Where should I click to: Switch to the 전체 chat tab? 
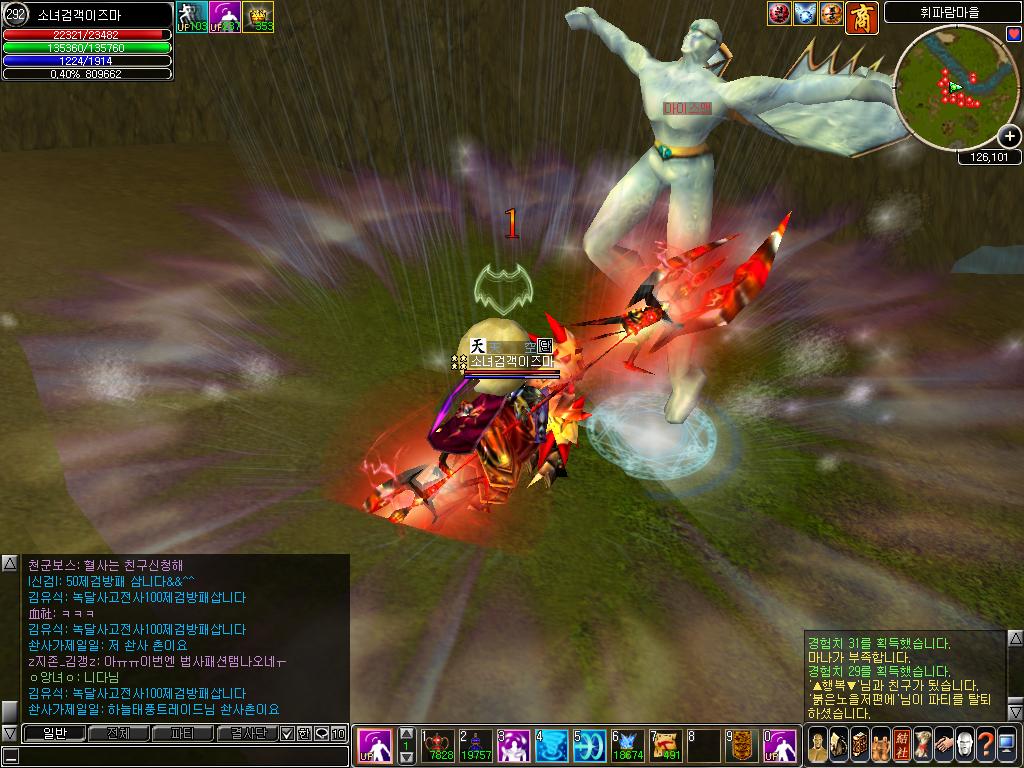coord(118,733)
